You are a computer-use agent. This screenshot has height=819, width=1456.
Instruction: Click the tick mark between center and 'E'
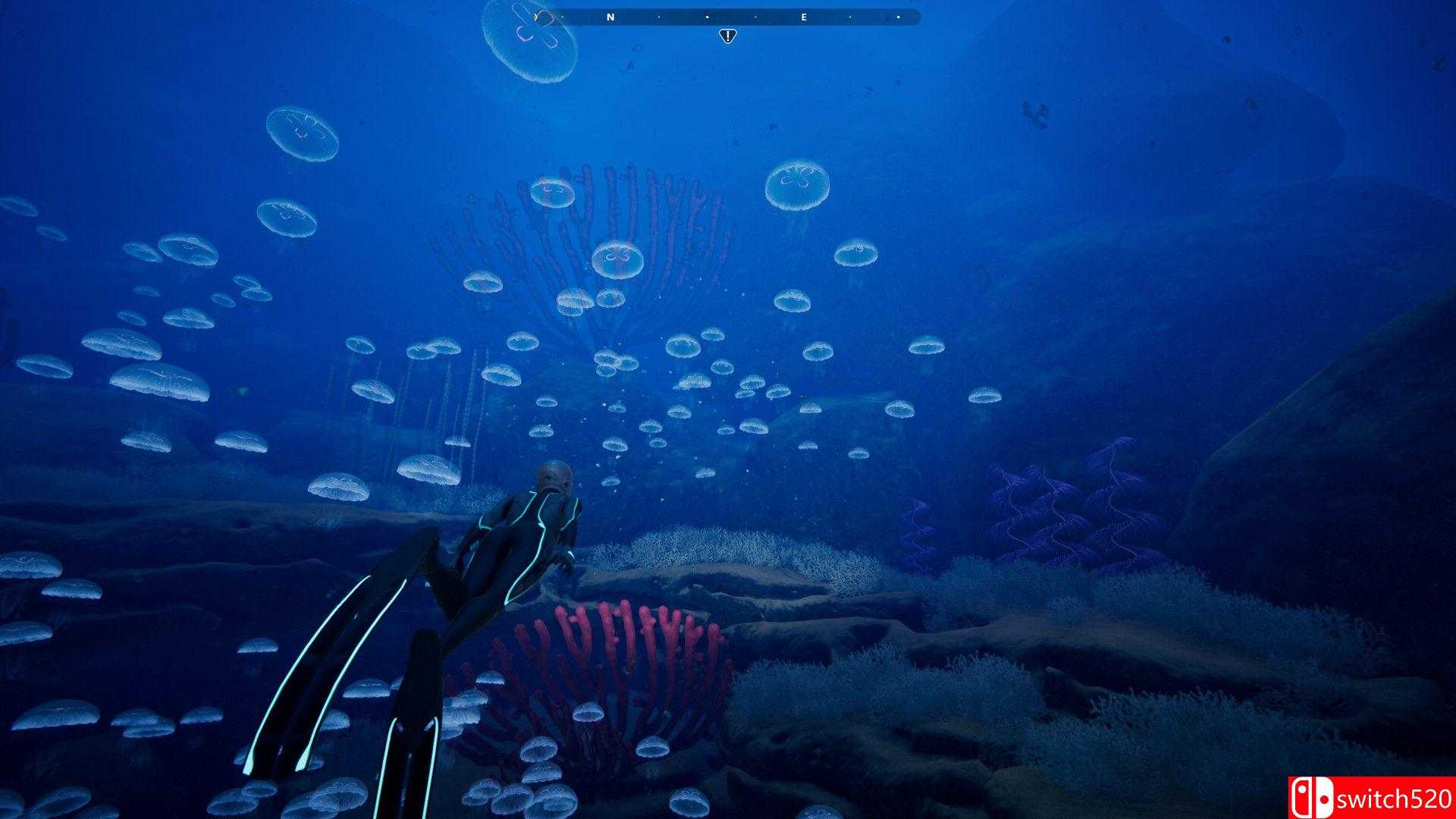click(755, 16)
